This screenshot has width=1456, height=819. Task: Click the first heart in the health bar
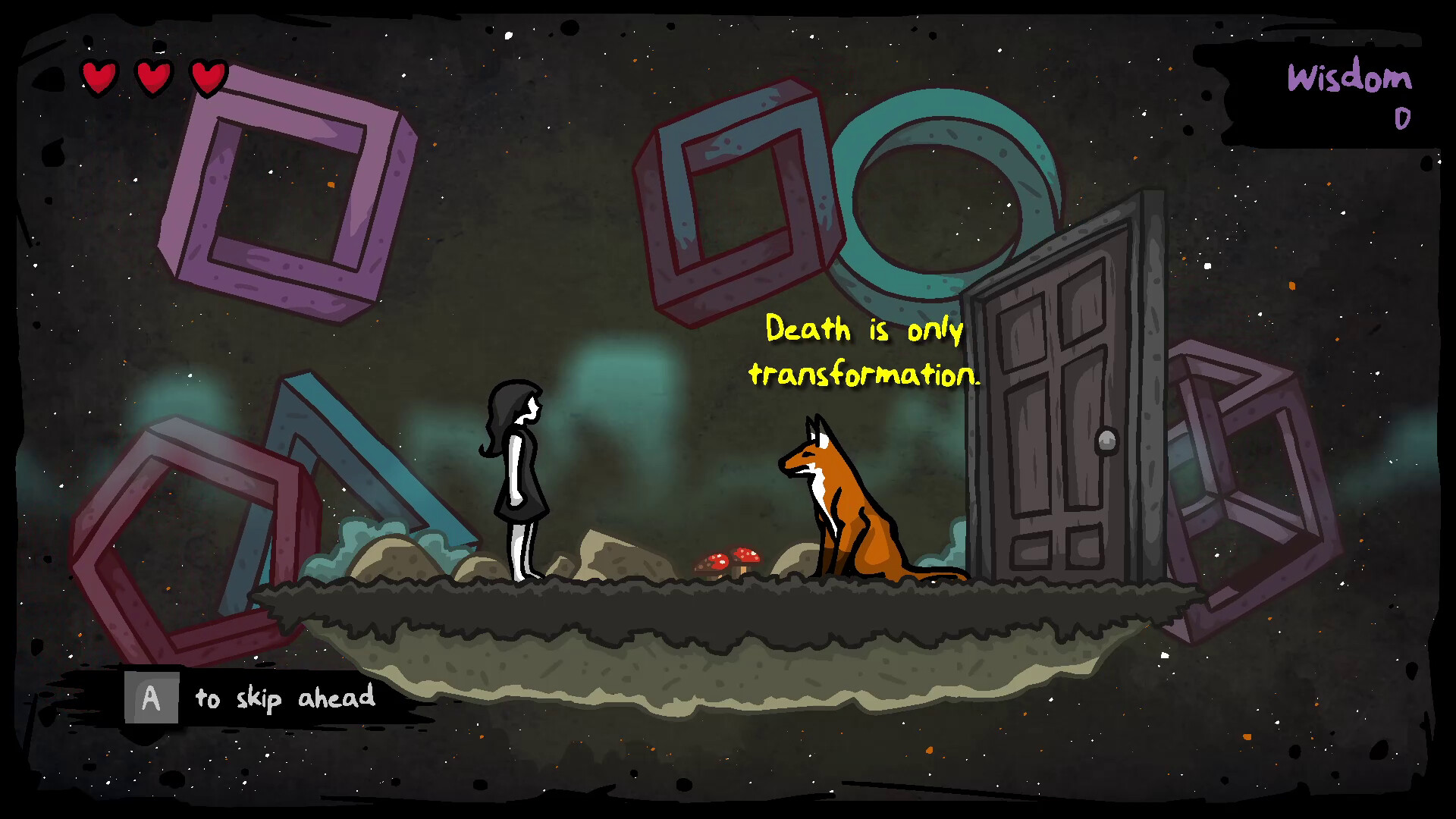pos(99,77)
